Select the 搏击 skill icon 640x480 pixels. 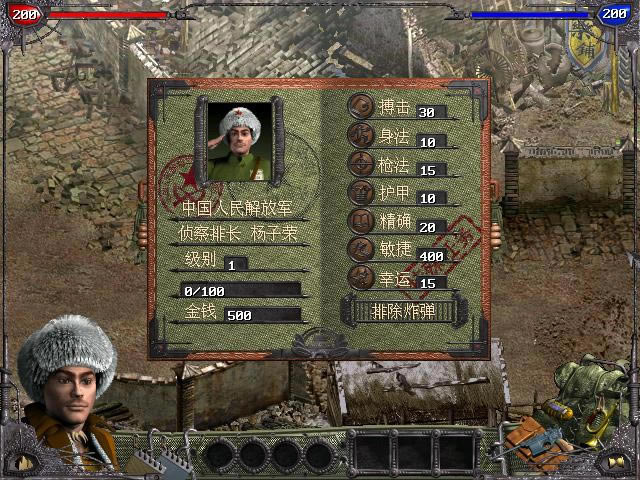[x=360, y=107]
